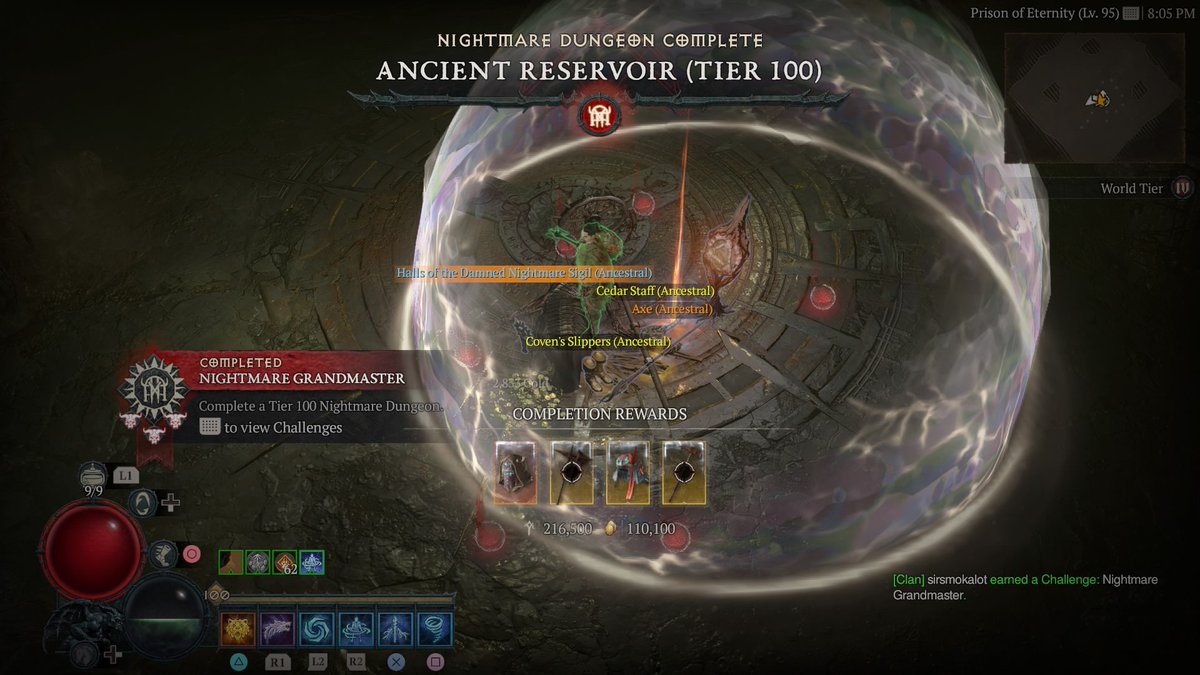Use the howling wolf skill
The width and height of the screenshot is (1200, 675).
(277, 630)
